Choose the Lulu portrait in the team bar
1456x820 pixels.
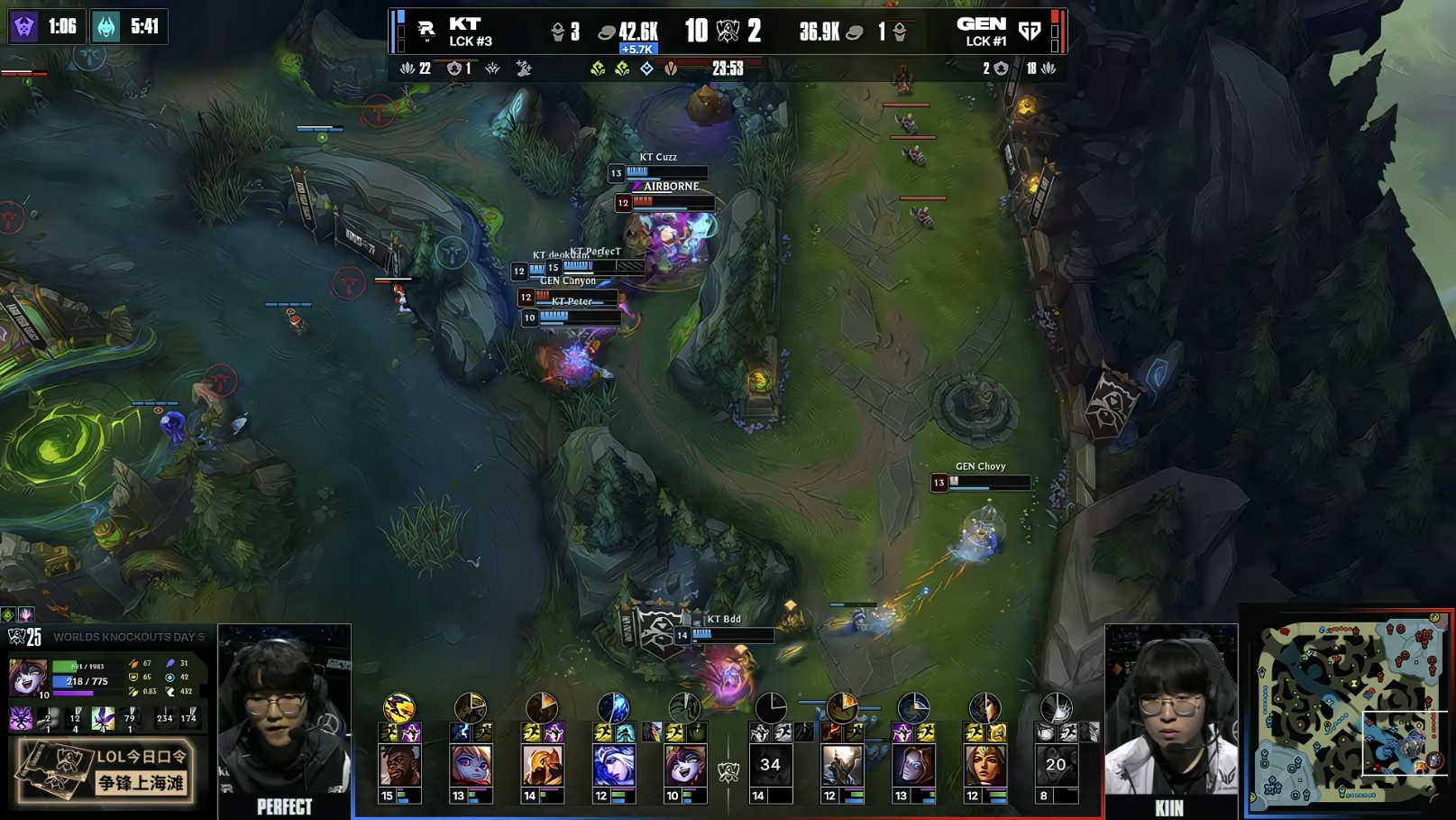click(x=685, y=765)
